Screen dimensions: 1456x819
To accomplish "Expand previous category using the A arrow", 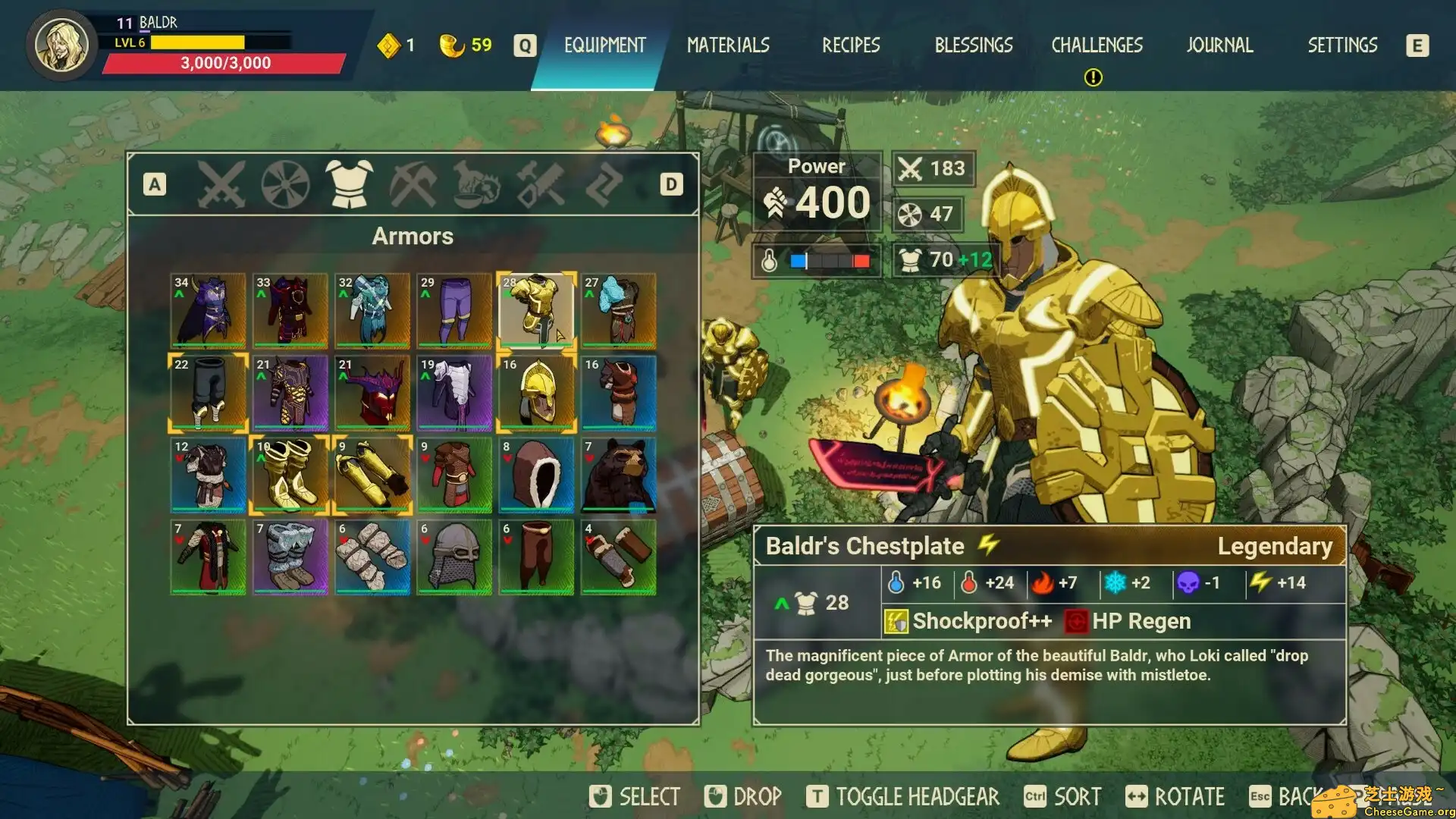I will pos(155,184).
